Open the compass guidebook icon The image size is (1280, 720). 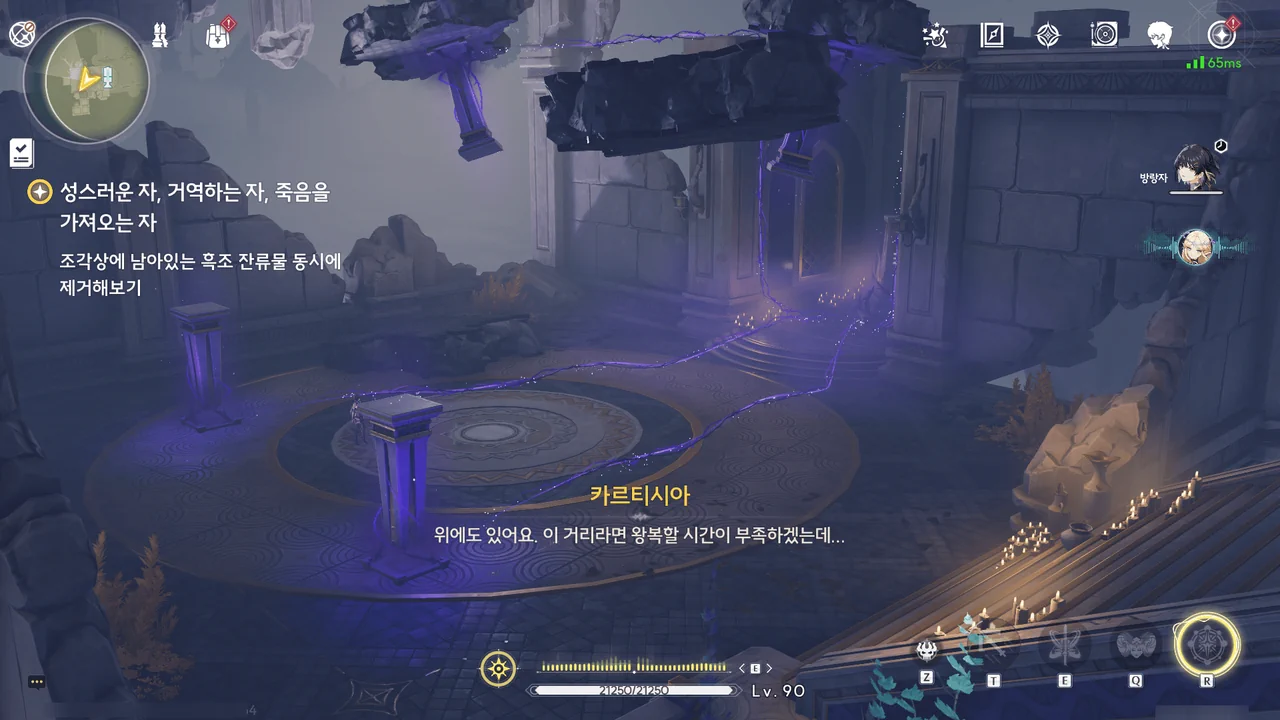(x=992, y=36)
